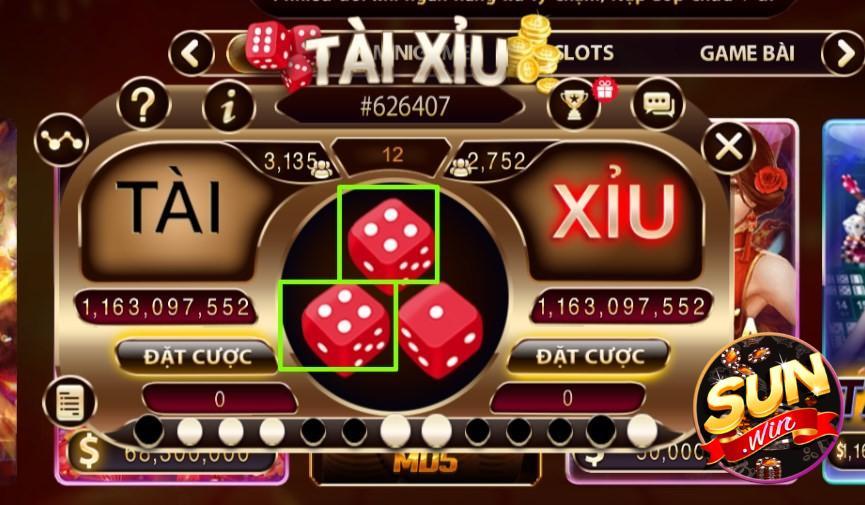The width and height of the screenshot is (865, 505).
Task: Click ĐẶT CƯỢC under the XỈU side
Action: click(588, 356)
